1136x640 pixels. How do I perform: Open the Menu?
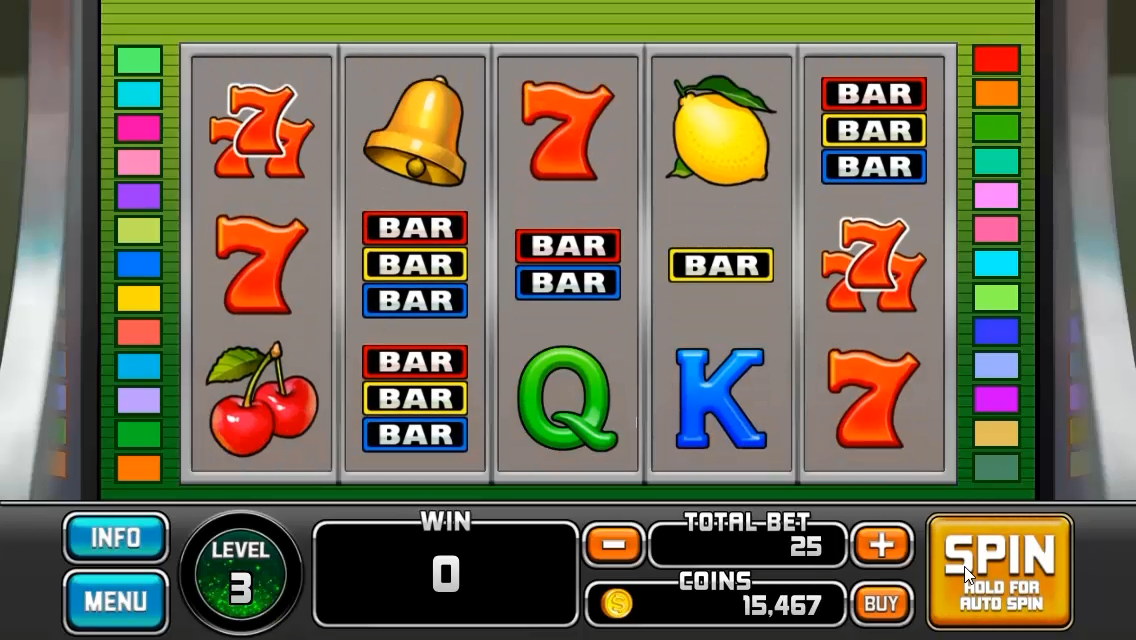116,600
